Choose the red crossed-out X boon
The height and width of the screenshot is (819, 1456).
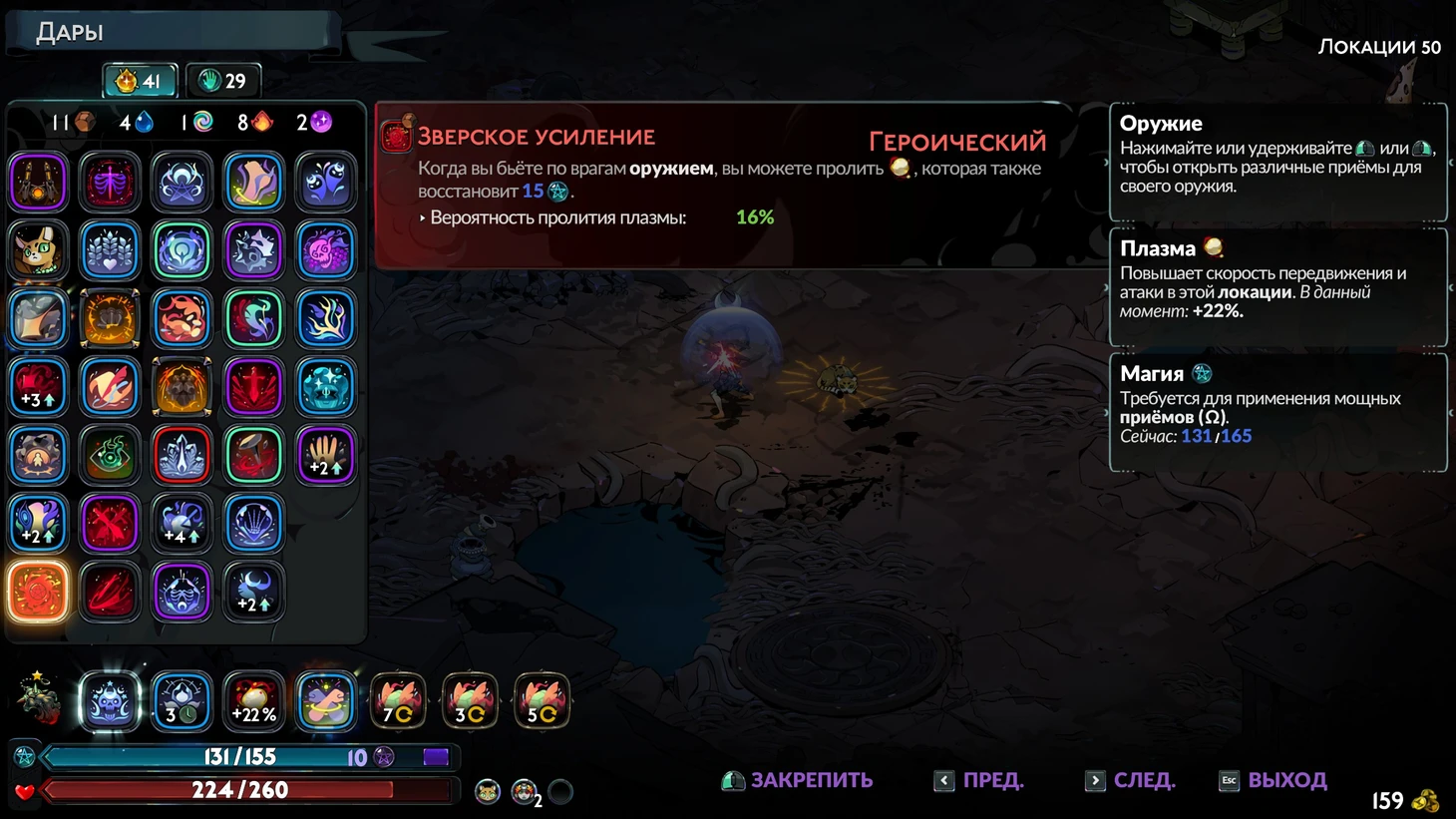click(111, 523)
